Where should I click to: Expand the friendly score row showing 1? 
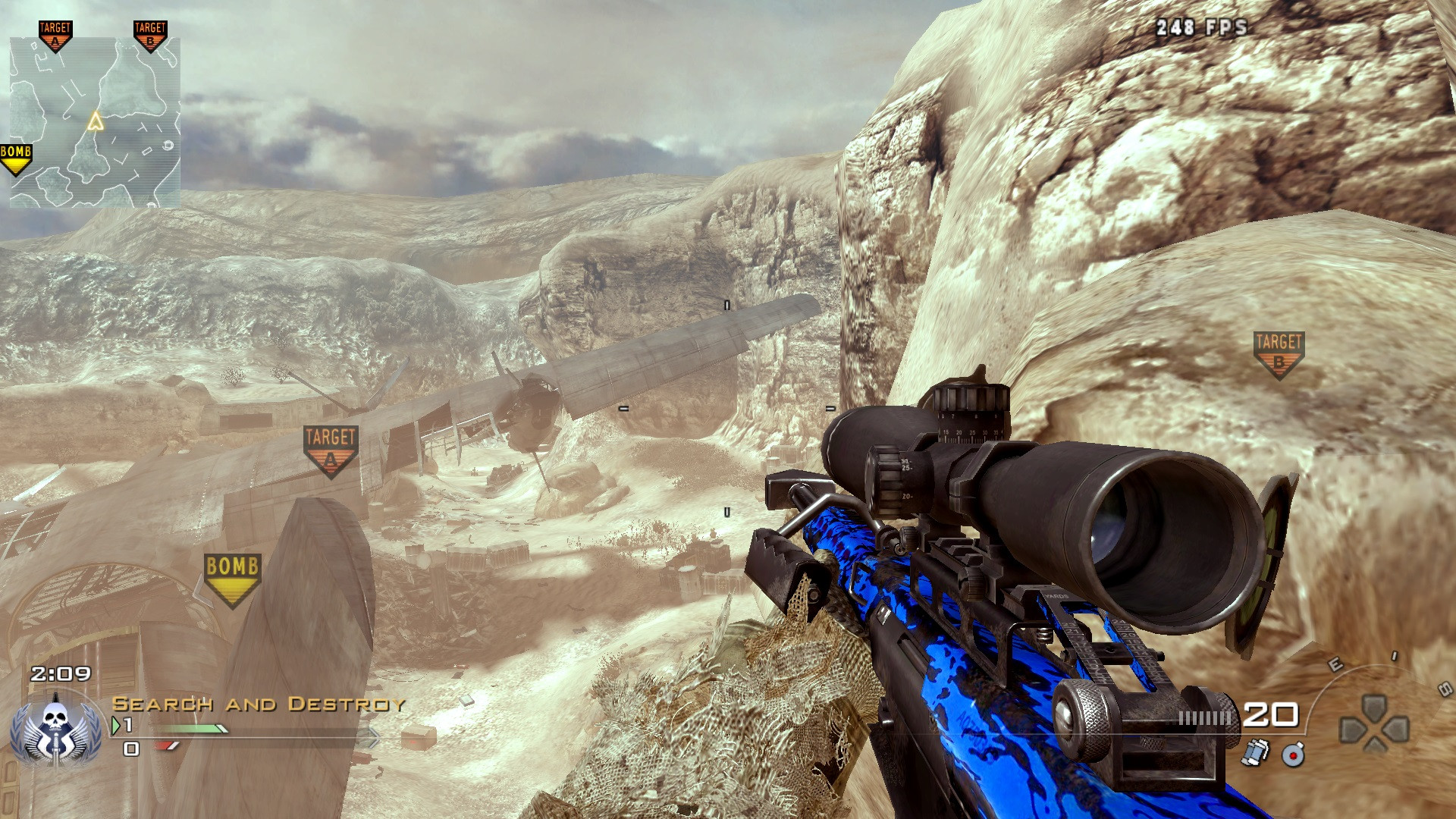(130, 725)
